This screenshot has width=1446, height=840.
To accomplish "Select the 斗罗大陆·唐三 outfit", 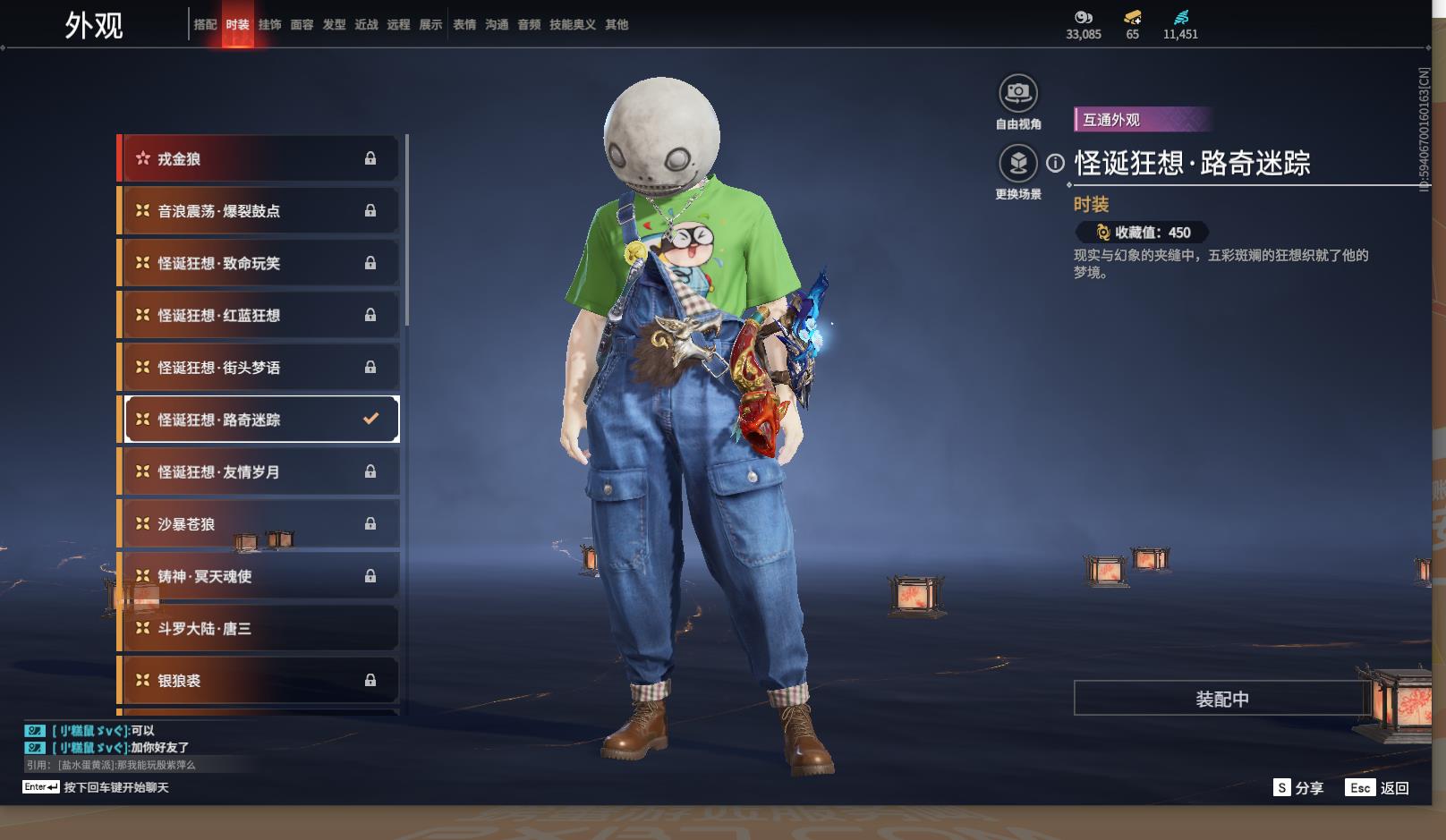I will (259, 629).
